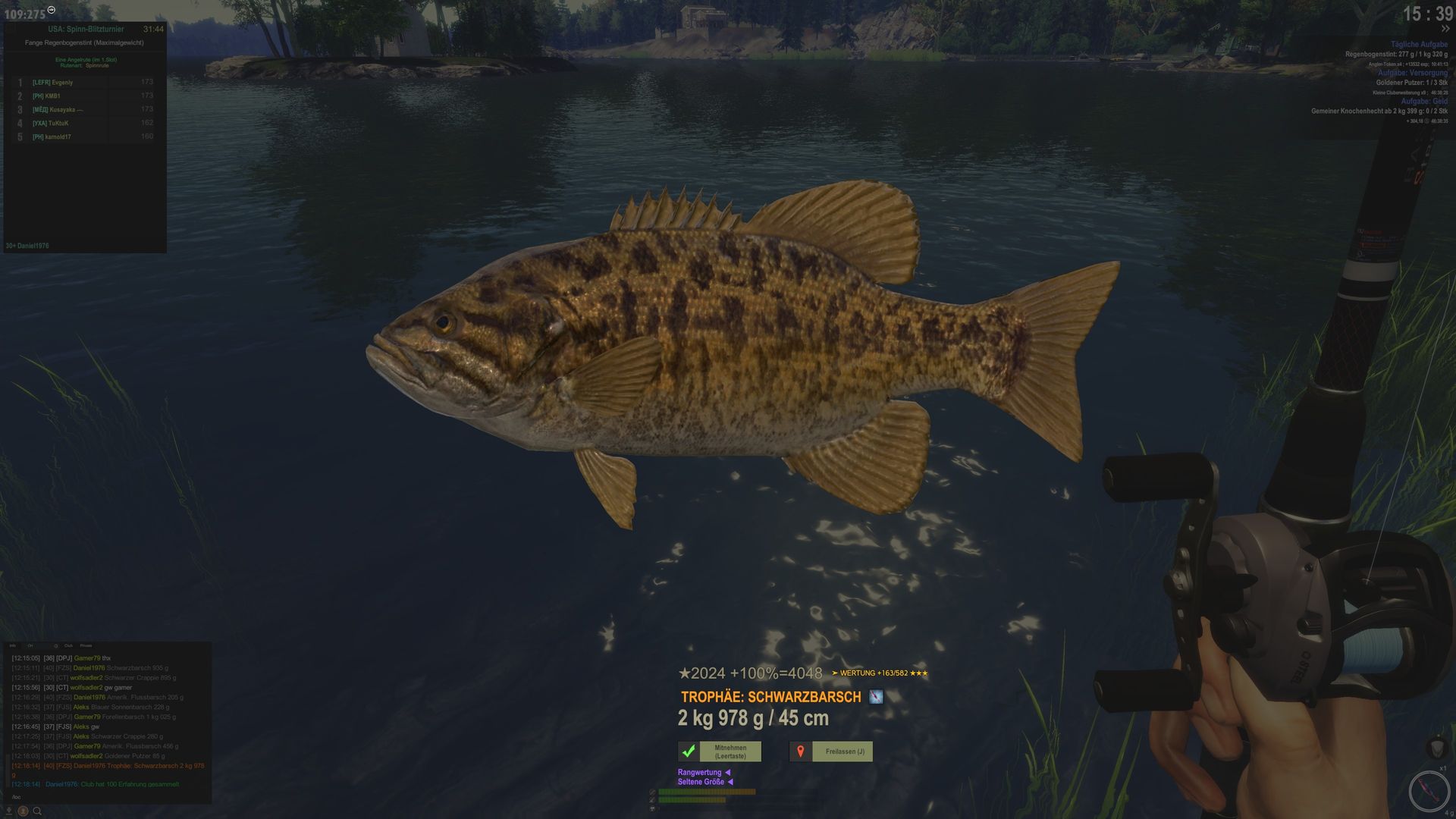Release the fish with the Freilassen button
Screen dimensions: 1456x819
coord(844,752)
